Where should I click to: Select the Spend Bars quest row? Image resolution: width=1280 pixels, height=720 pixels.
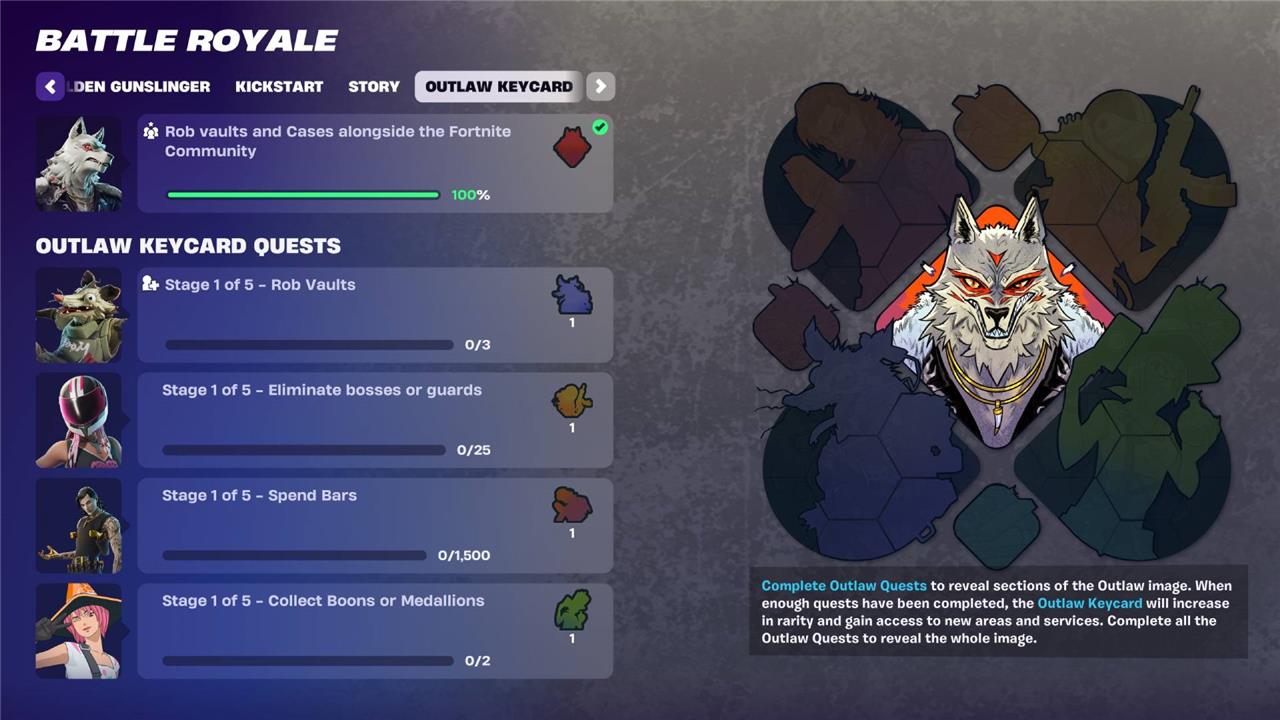click(374, 526)
